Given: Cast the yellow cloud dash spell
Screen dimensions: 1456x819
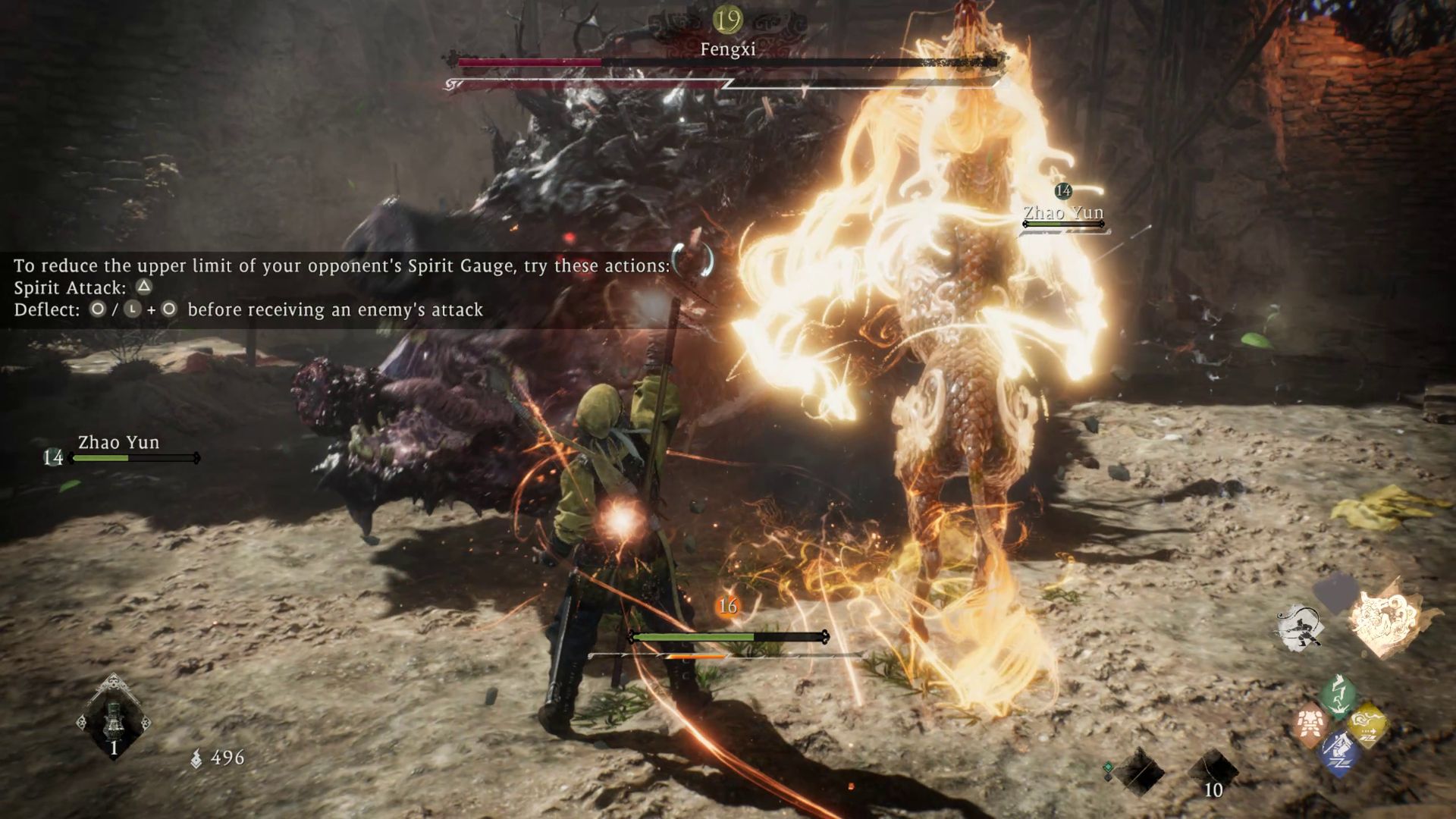Looking at the screenshot, I should click(1367, 723).
